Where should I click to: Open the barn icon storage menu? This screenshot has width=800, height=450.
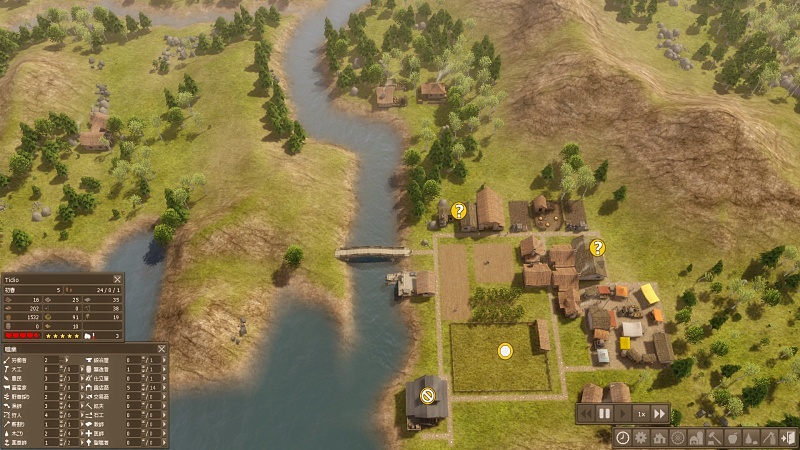pos(695,438)
